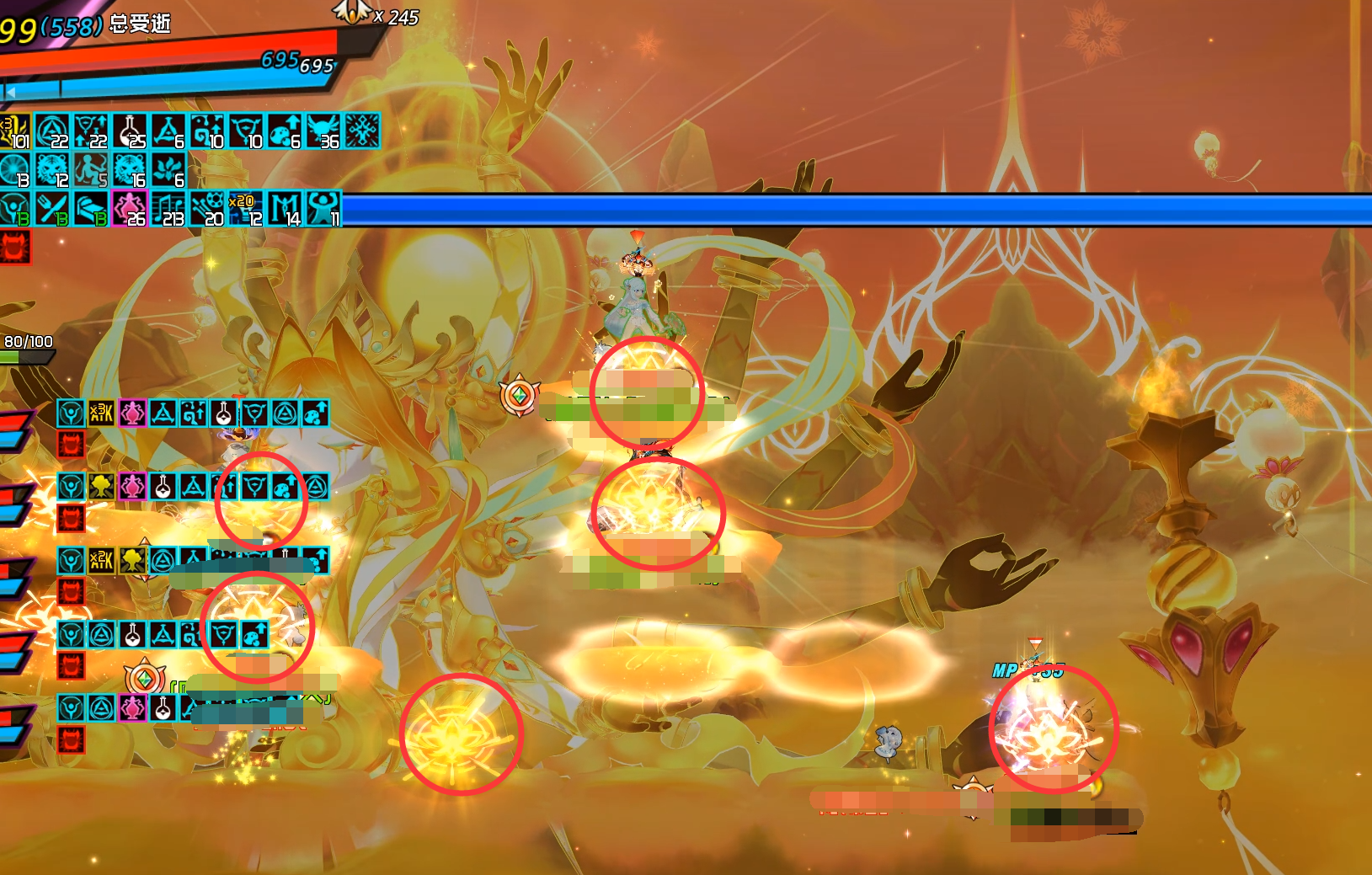Click the snowflake buff icon
Viewport: 1372px width, 875px height.
(x=362, y=131)
